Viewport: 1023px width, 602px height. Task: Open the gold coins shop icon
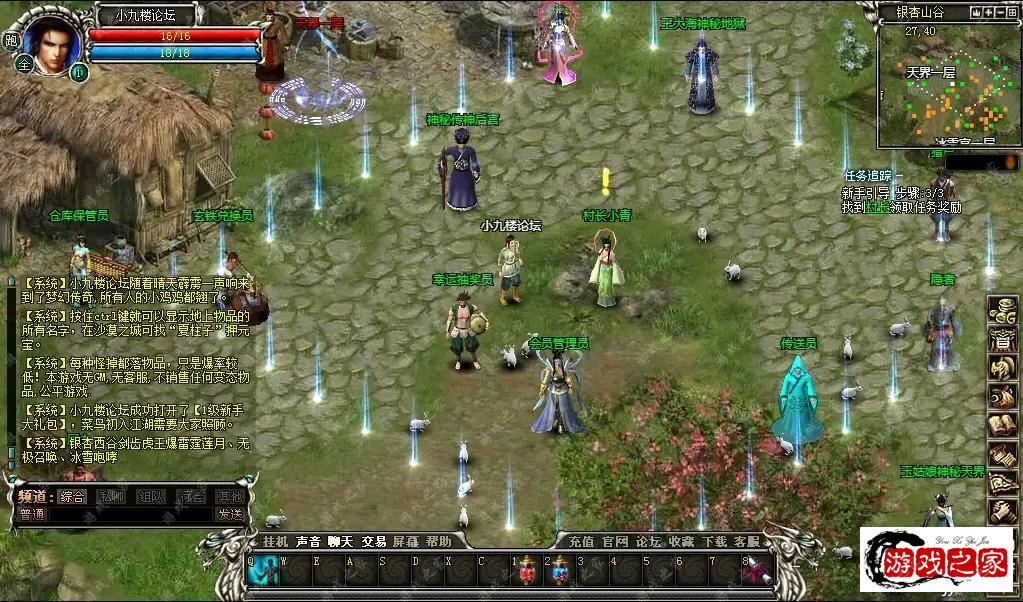tap(1002, 310)
